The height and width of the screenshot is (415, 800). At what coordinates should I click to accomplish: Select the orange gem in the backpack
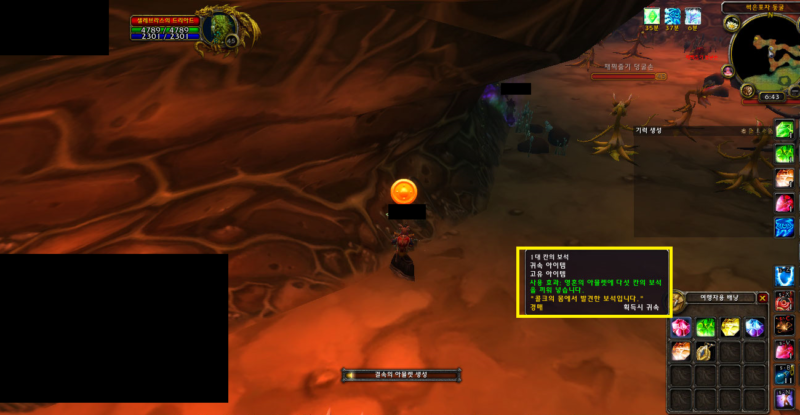(x=681, y=351)
